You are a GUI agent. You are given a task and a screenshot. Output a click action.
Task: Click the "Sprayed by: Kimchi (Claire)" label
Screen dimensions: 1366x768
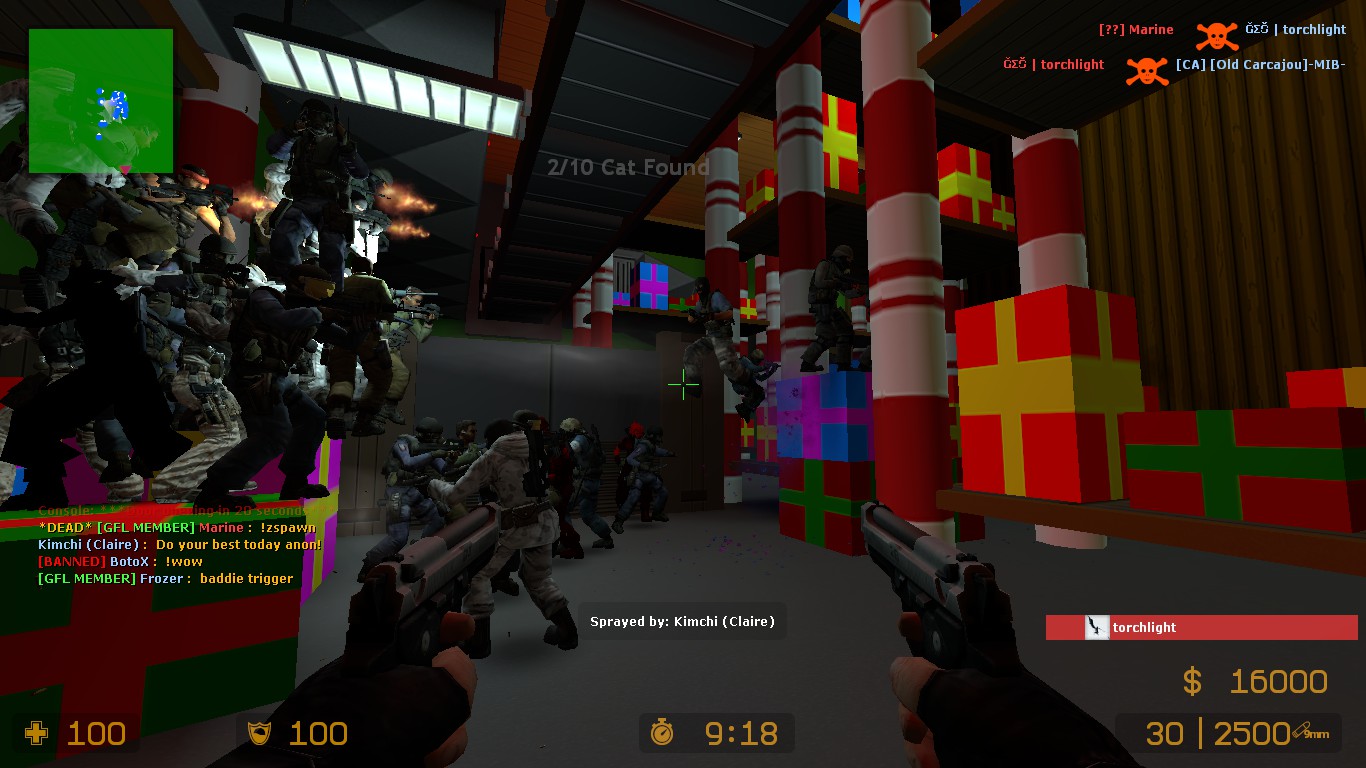coord(682,622)
